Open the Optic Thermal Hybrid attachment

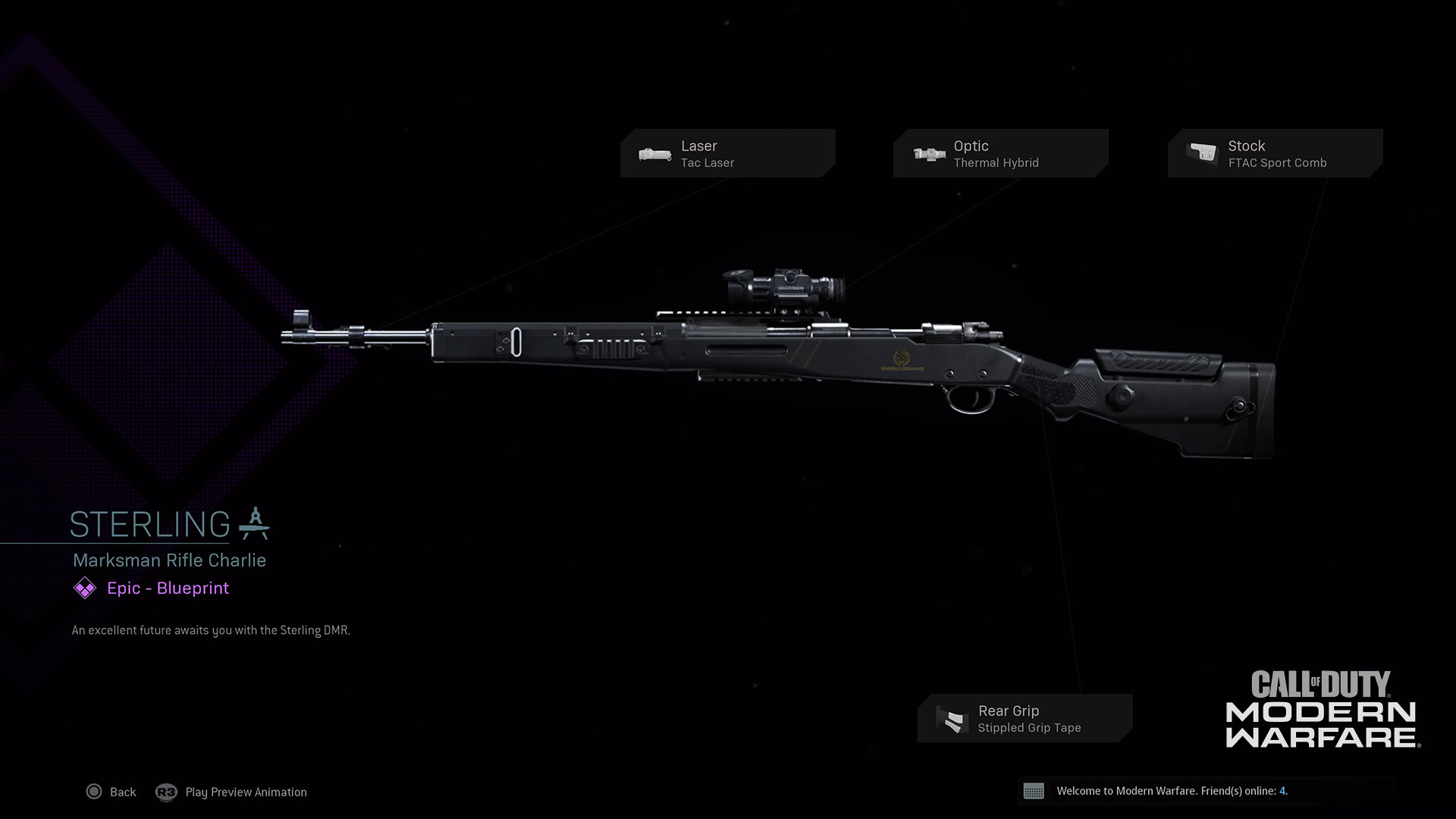pyautogui.click(x=1000, y=153)
